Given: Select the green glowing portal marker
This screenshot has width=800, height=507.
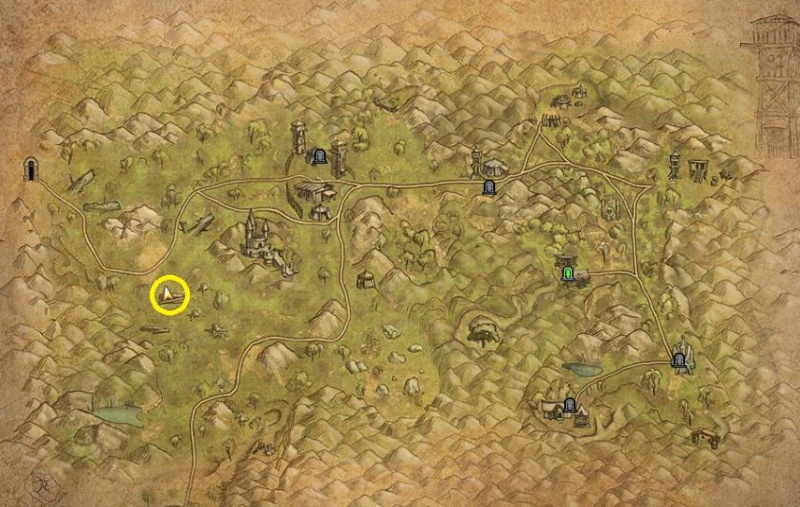Looking at the screenshot, I should pyautogui.click(x=569, y=270).
